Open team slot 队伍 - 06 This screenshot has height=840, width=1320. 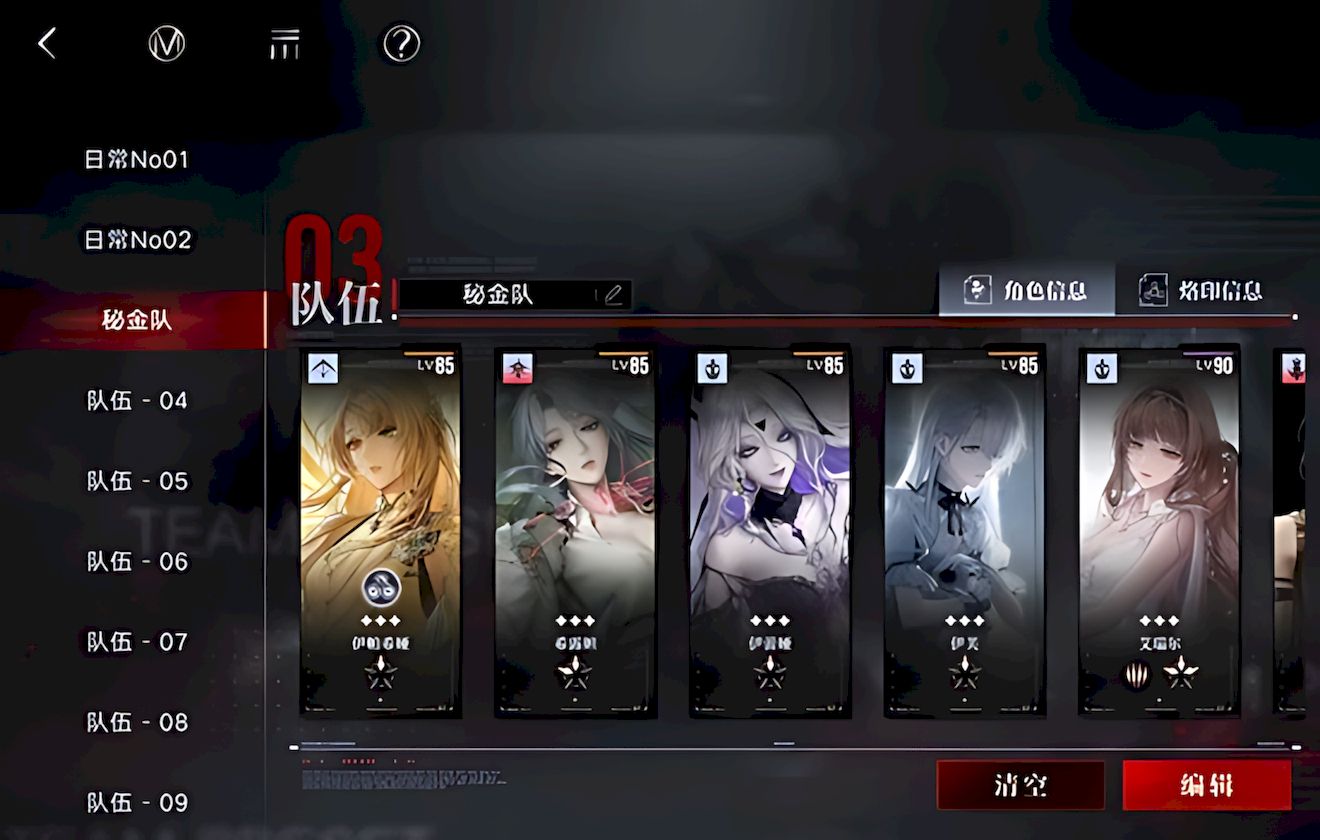click(x=137, y=562)
